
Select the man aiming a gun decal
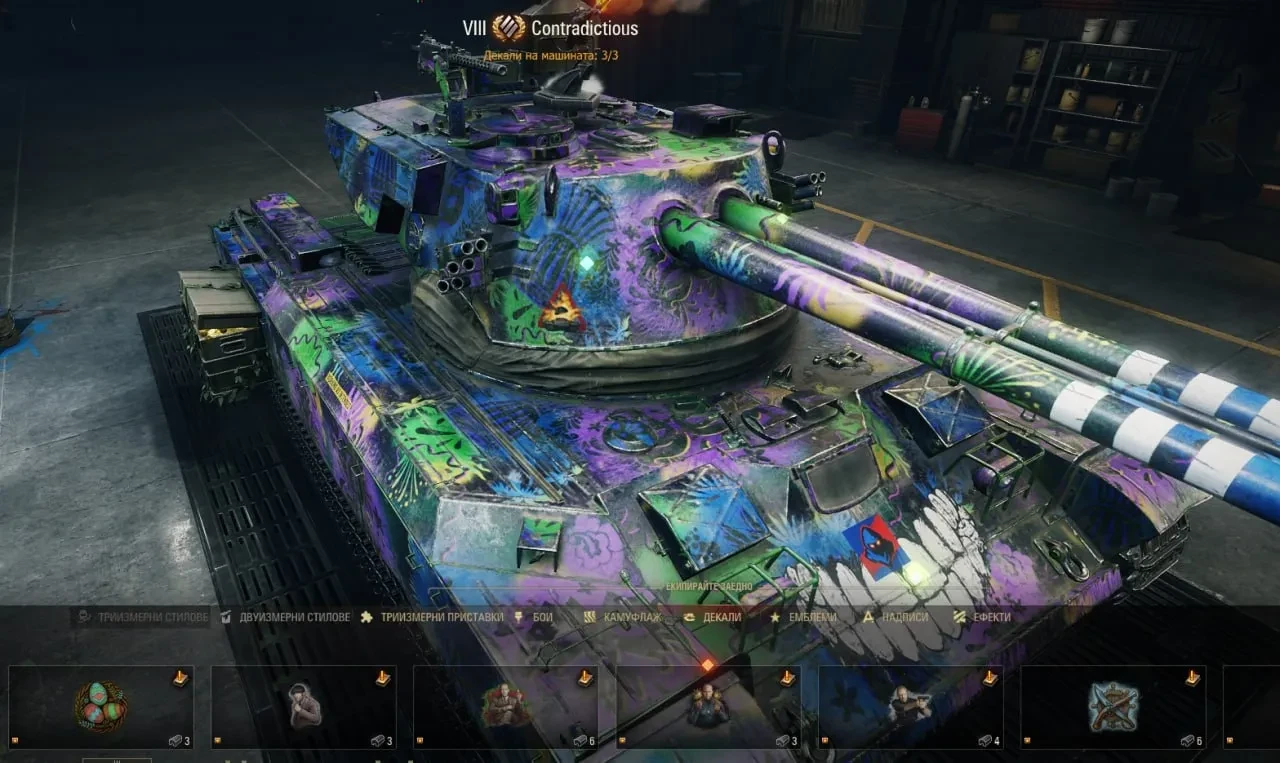point(911,707)
